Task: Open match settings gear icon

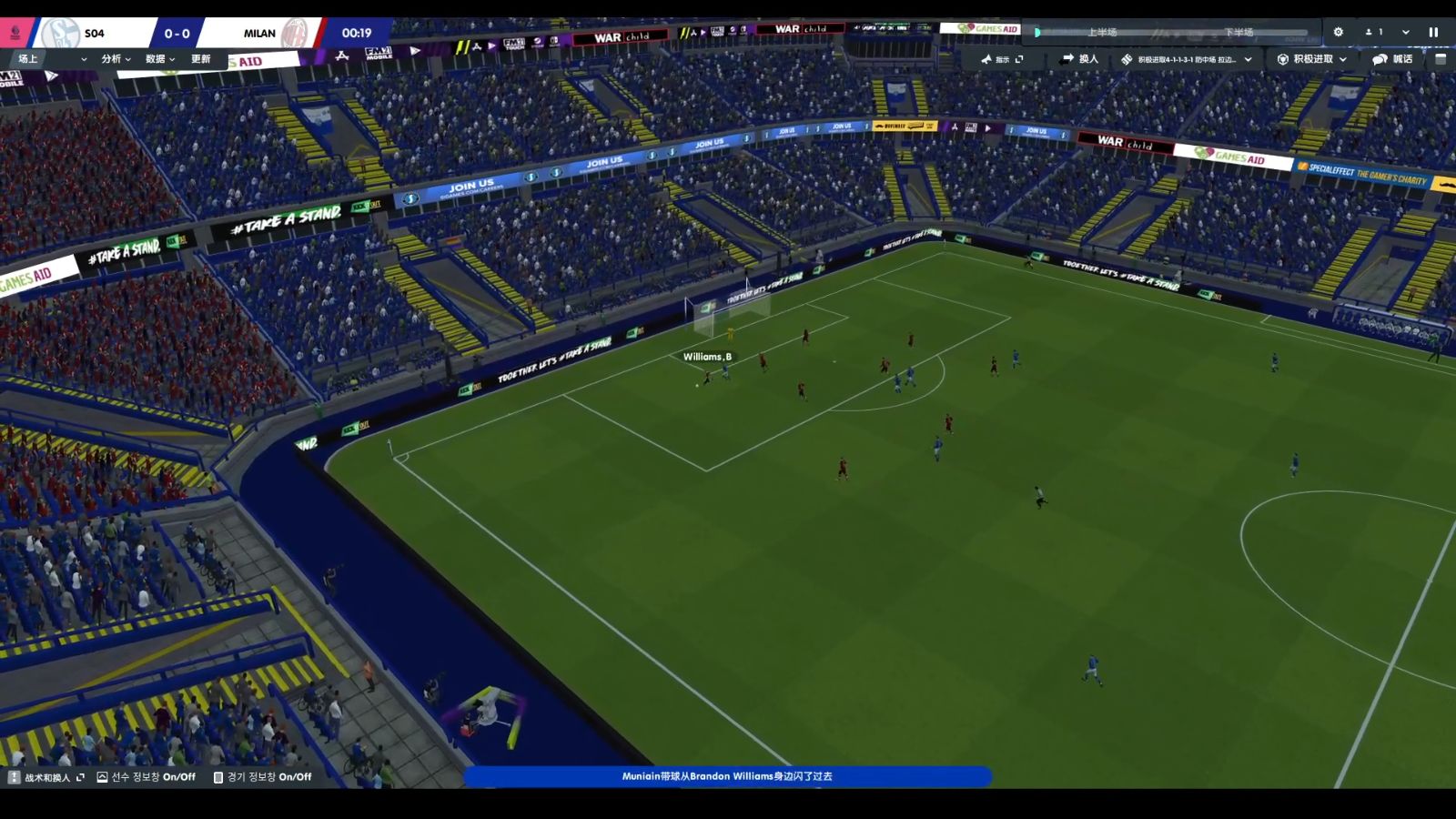Action: point(1338,32)
